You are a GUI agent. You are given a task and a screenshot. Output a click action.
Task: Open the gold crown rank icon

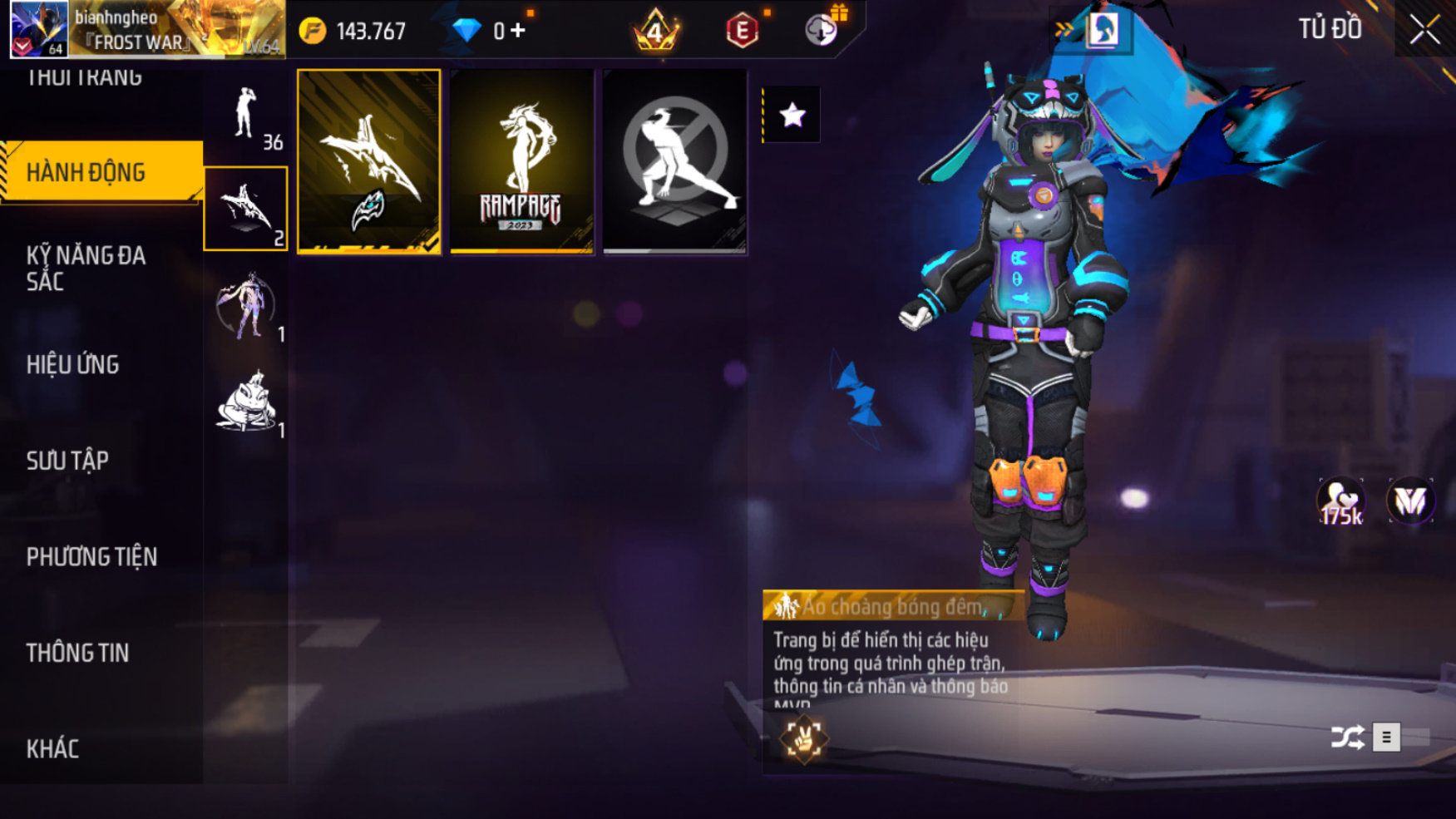[x=656, y=31]
